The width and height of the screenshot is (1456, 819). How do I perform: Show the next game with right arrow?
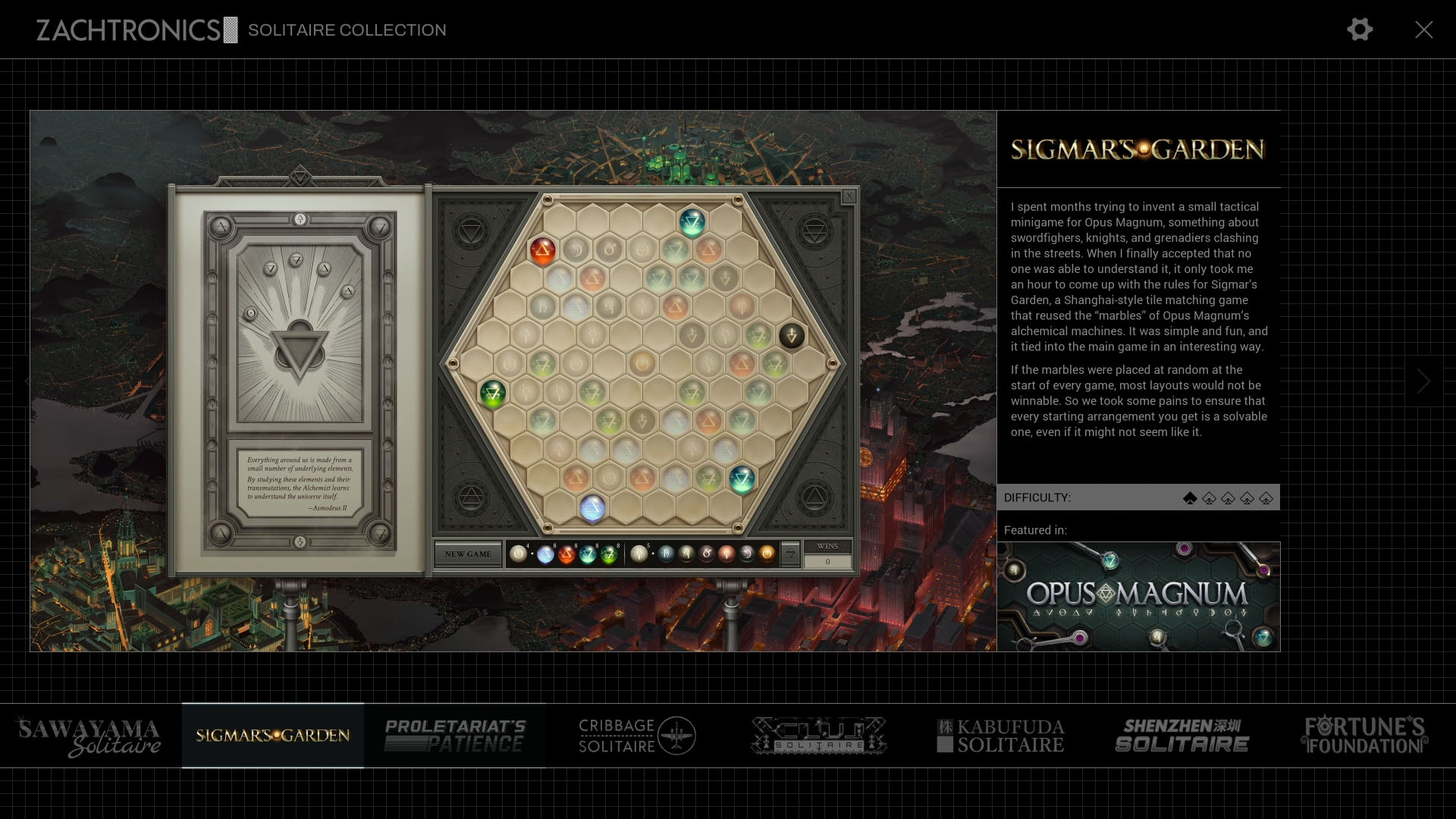click(x=1423, y=381)
